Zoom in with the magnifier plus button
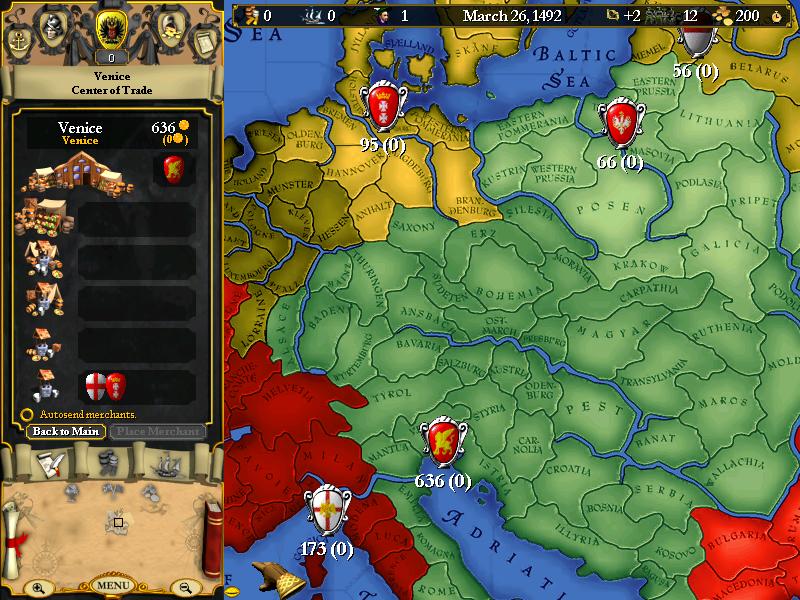This screenshot has width=800, height=600. click(38, 587)
